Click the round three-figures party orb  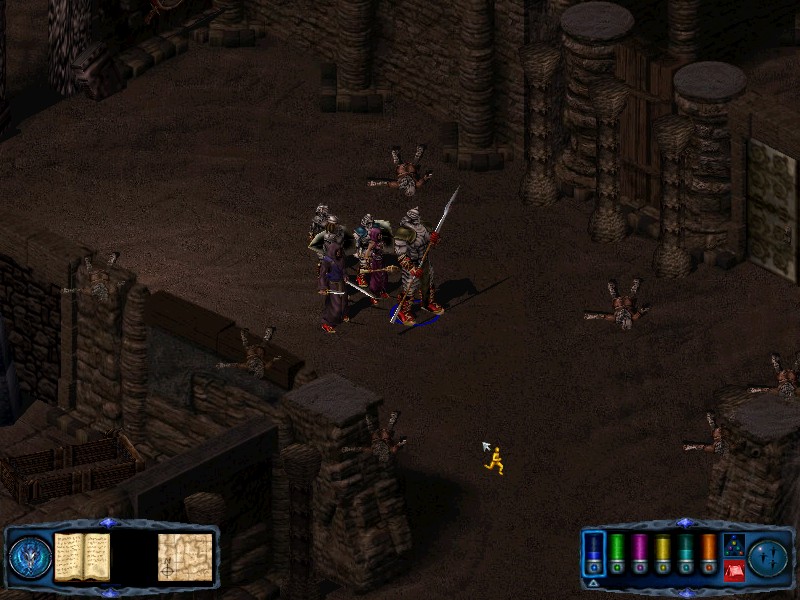click(x=770, y=556)
